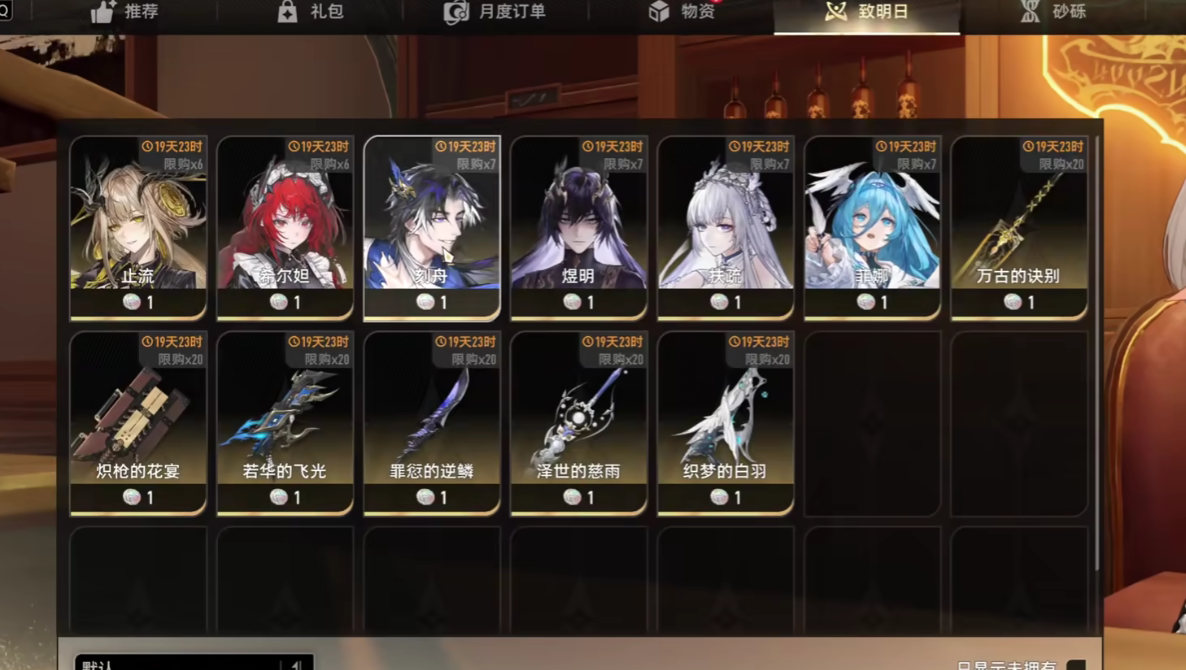The width and height of the screenshot is (1186, 670).
Task: Select the 煜明 character item
Action: pyautogui.click(x=579, y=227)
